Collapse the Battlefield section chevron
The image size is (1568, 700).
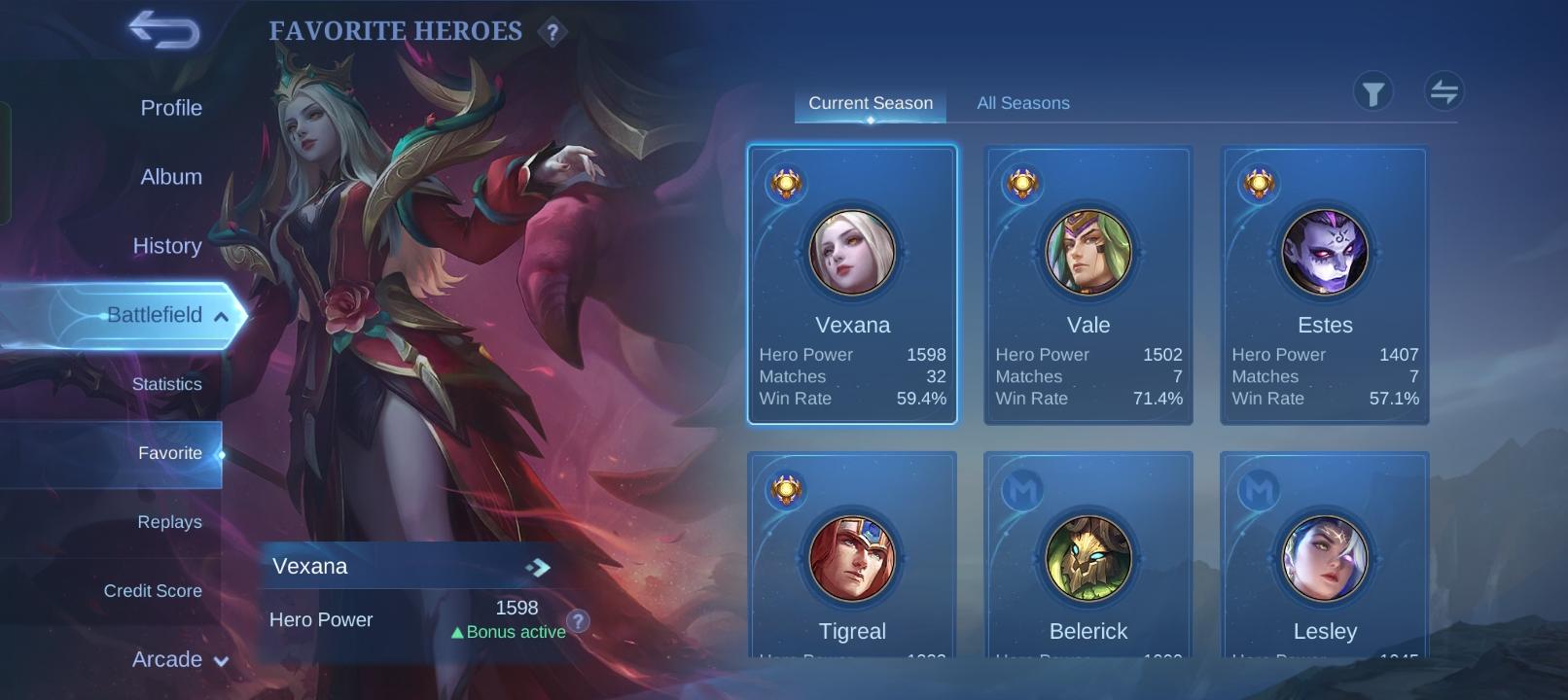pyautogui.click(x=222, y=315)
